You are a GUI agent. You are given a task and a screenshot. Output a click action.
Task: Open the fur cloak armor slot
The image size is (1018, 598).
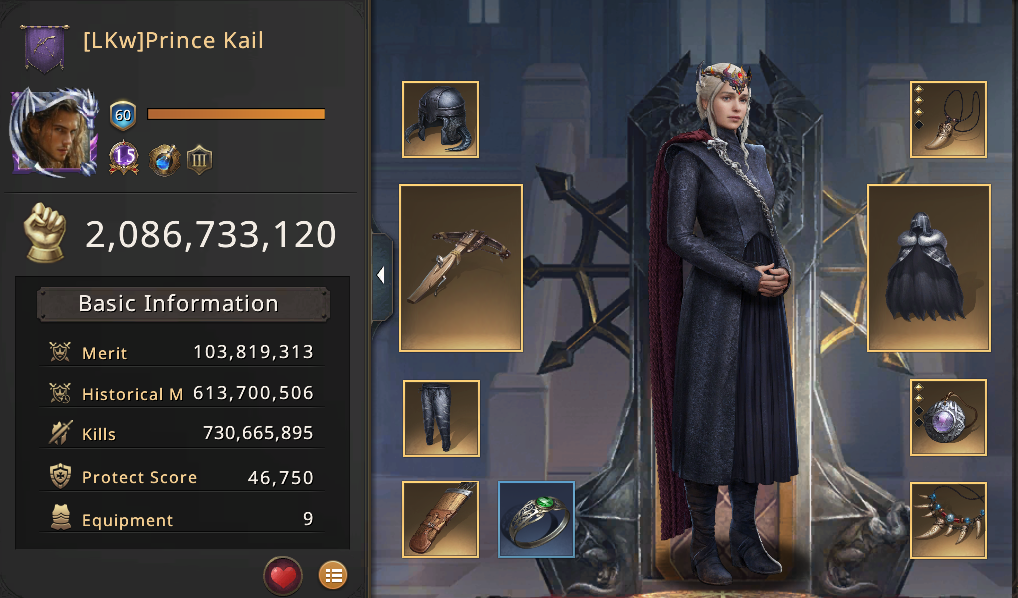[928, 268]
